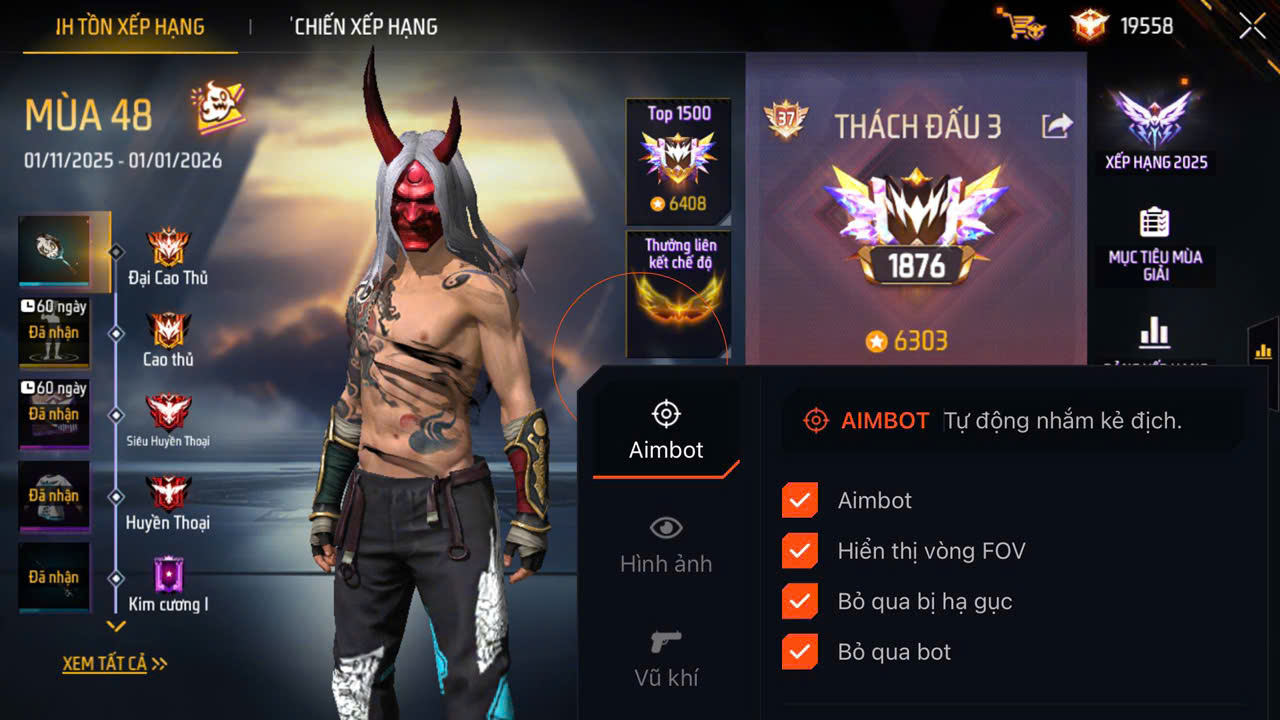Screen dimensions: 1280x720
Task: Open the Vũ khí overlay tab
Action: [666, 658]
